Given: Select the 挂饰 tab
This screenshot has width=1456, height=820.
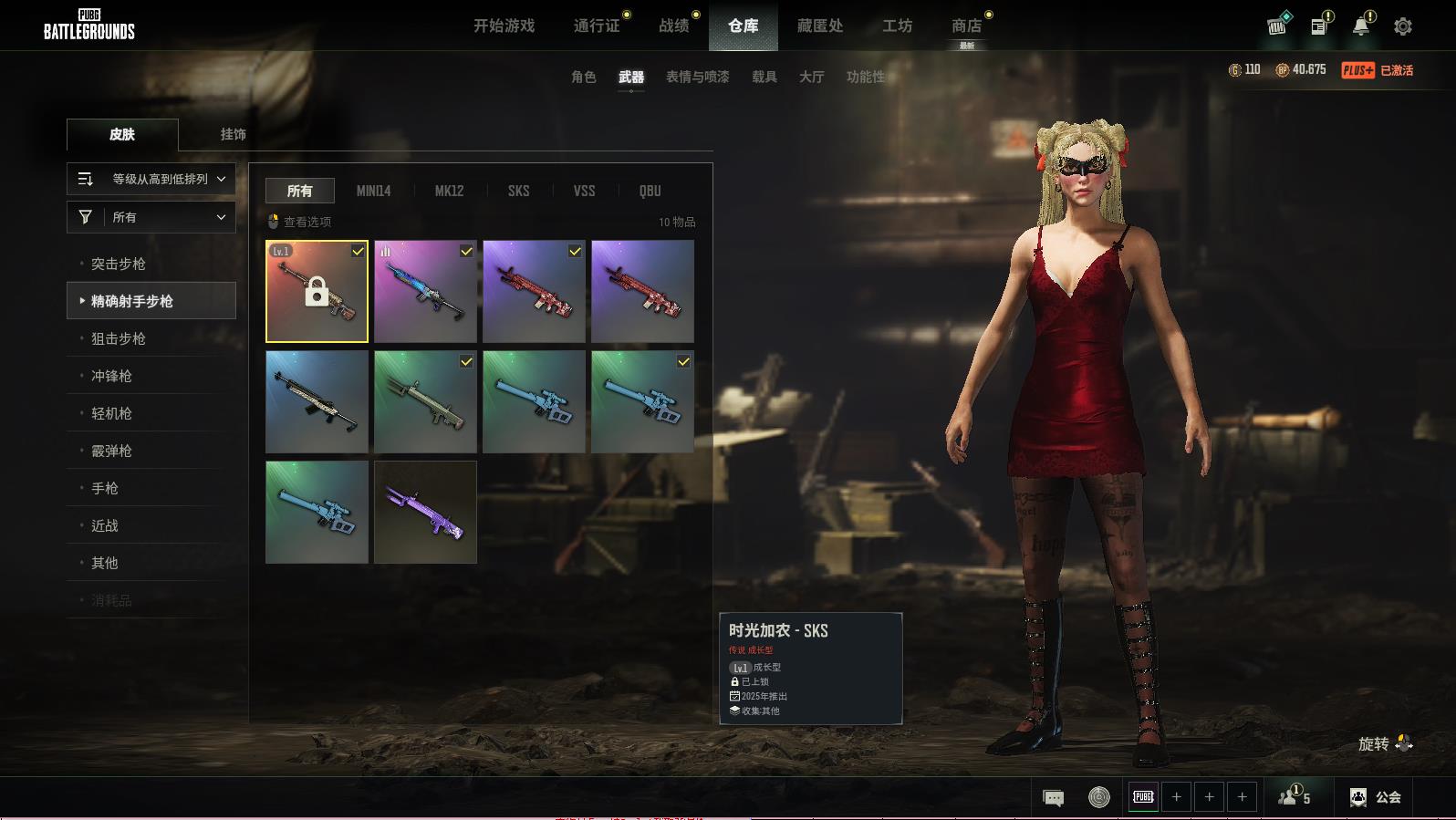Looking at the screenshot, I should coord(233,134).
